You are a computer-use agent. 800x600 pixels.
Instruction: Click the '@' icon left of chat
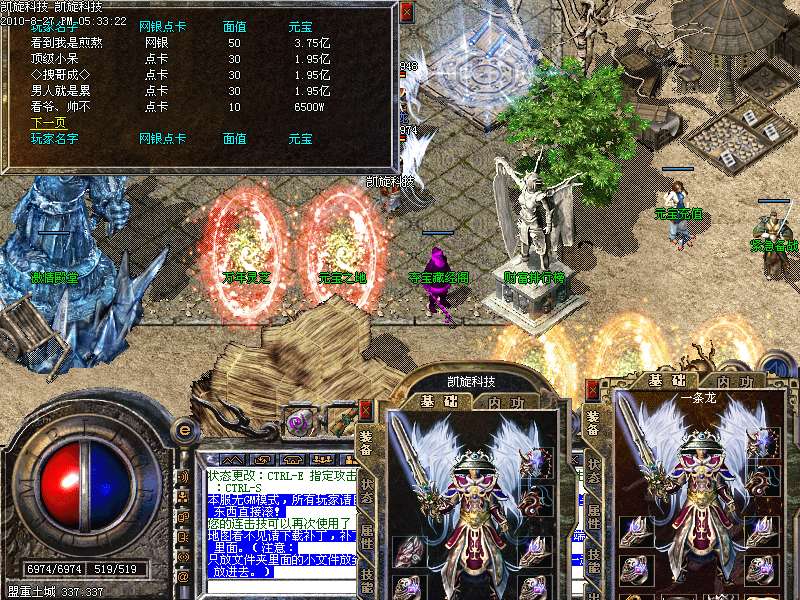(182, 577)
